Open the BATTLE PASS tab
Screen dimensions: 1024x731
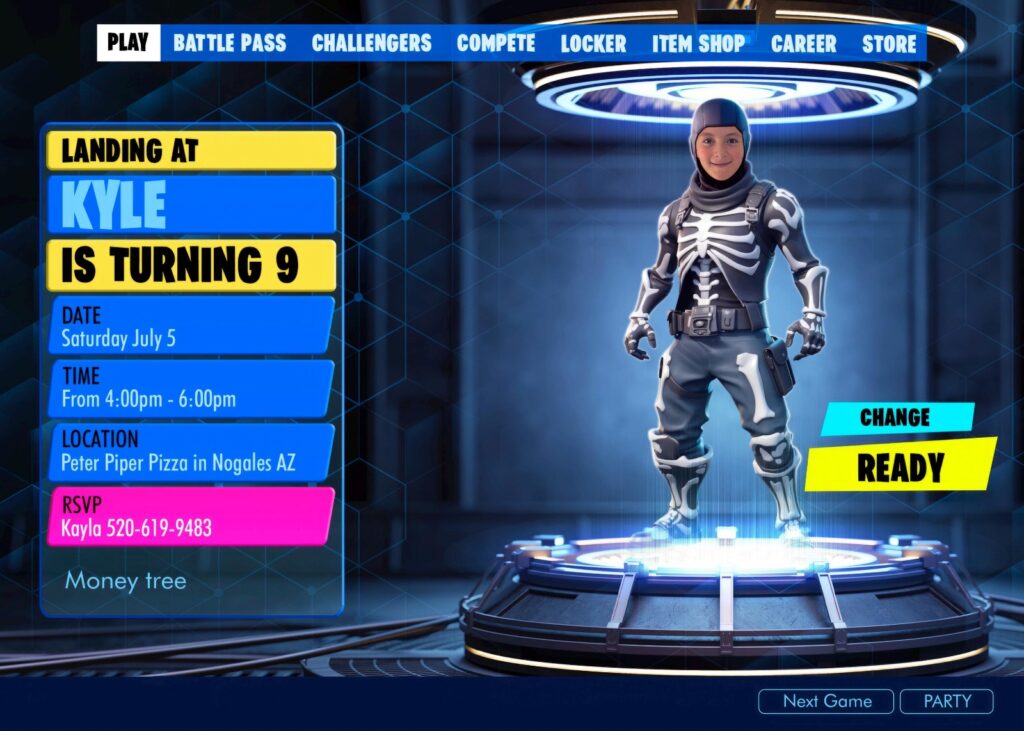pyautogui.click(x=229, y=43)
